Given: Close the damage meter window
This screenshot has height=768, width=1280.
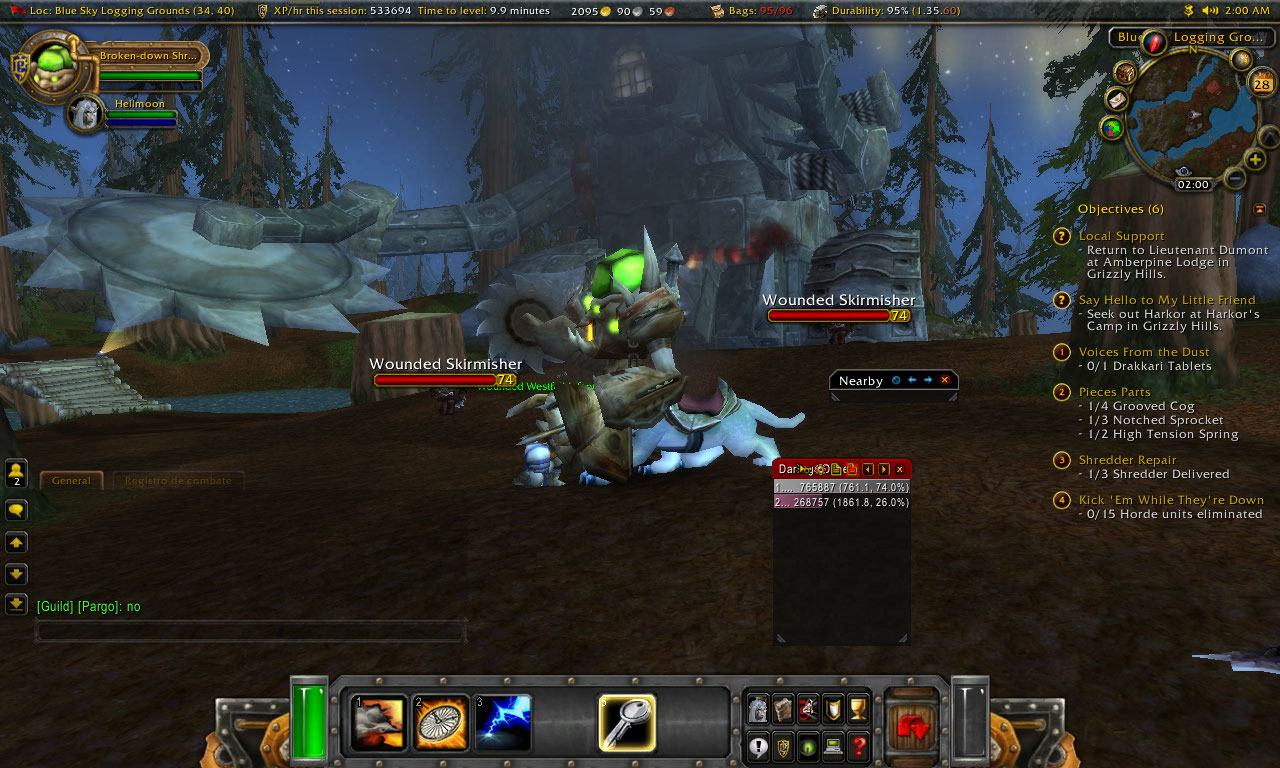Looking at the screenshot, I should point(900,469).
